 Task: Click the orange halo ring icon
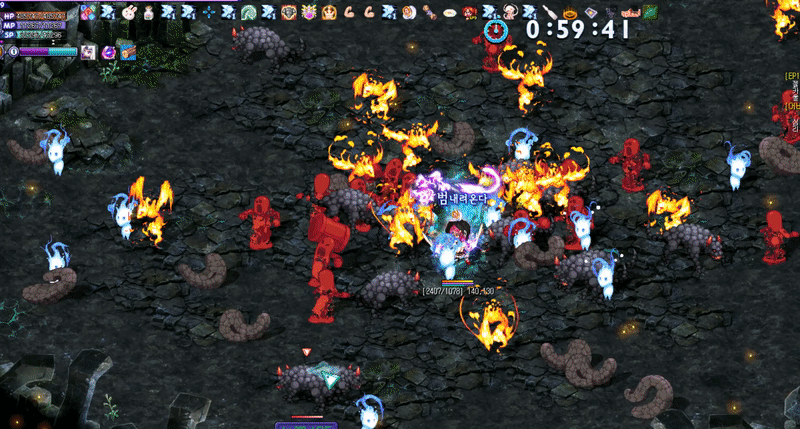click(x=570, y=12)
